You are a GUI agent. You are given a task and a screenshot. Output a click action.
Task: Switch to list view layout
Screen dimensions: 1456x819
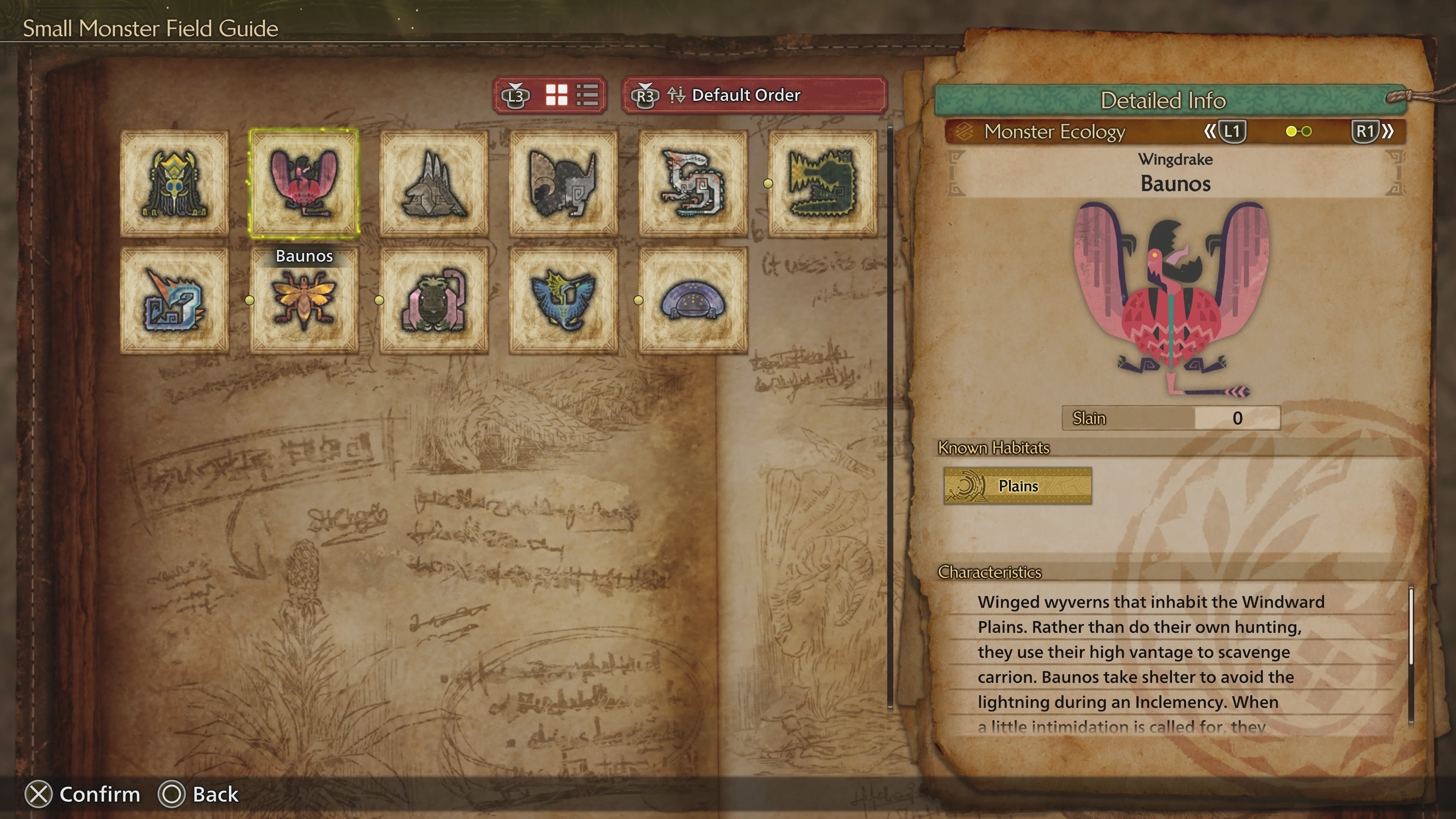tap(587, 95)
